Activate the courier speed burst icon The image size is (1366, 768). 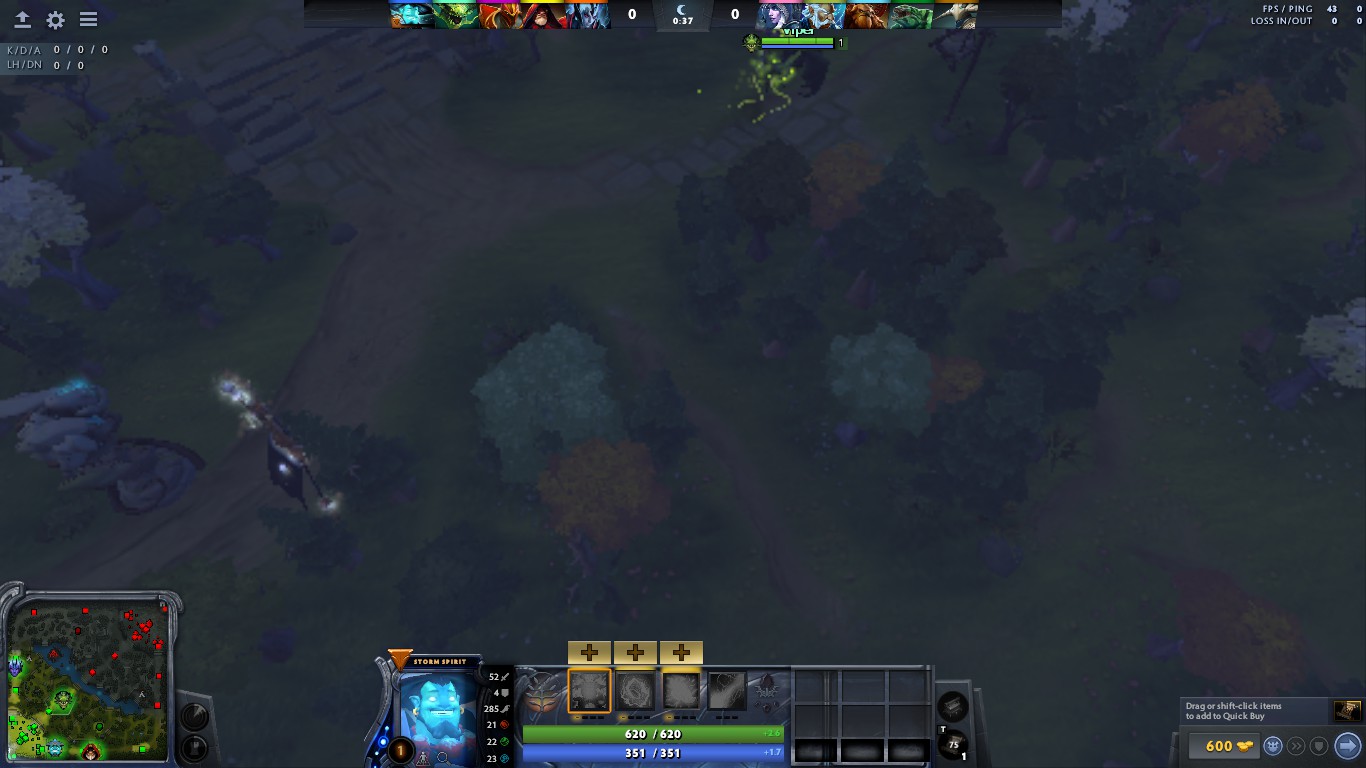pos(1296,745)
